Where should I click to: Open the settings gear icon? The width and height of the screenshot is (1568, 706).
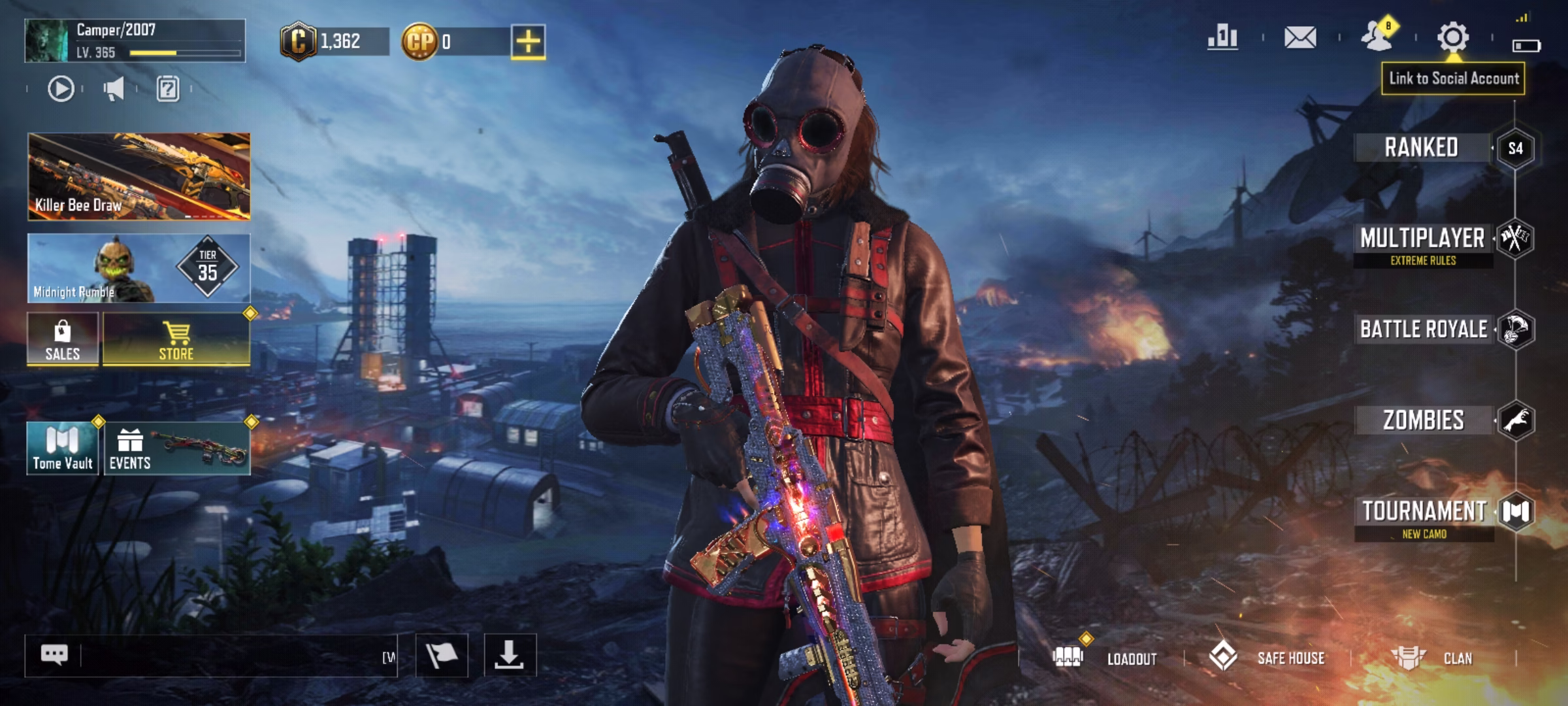(x=1453, y=37)
